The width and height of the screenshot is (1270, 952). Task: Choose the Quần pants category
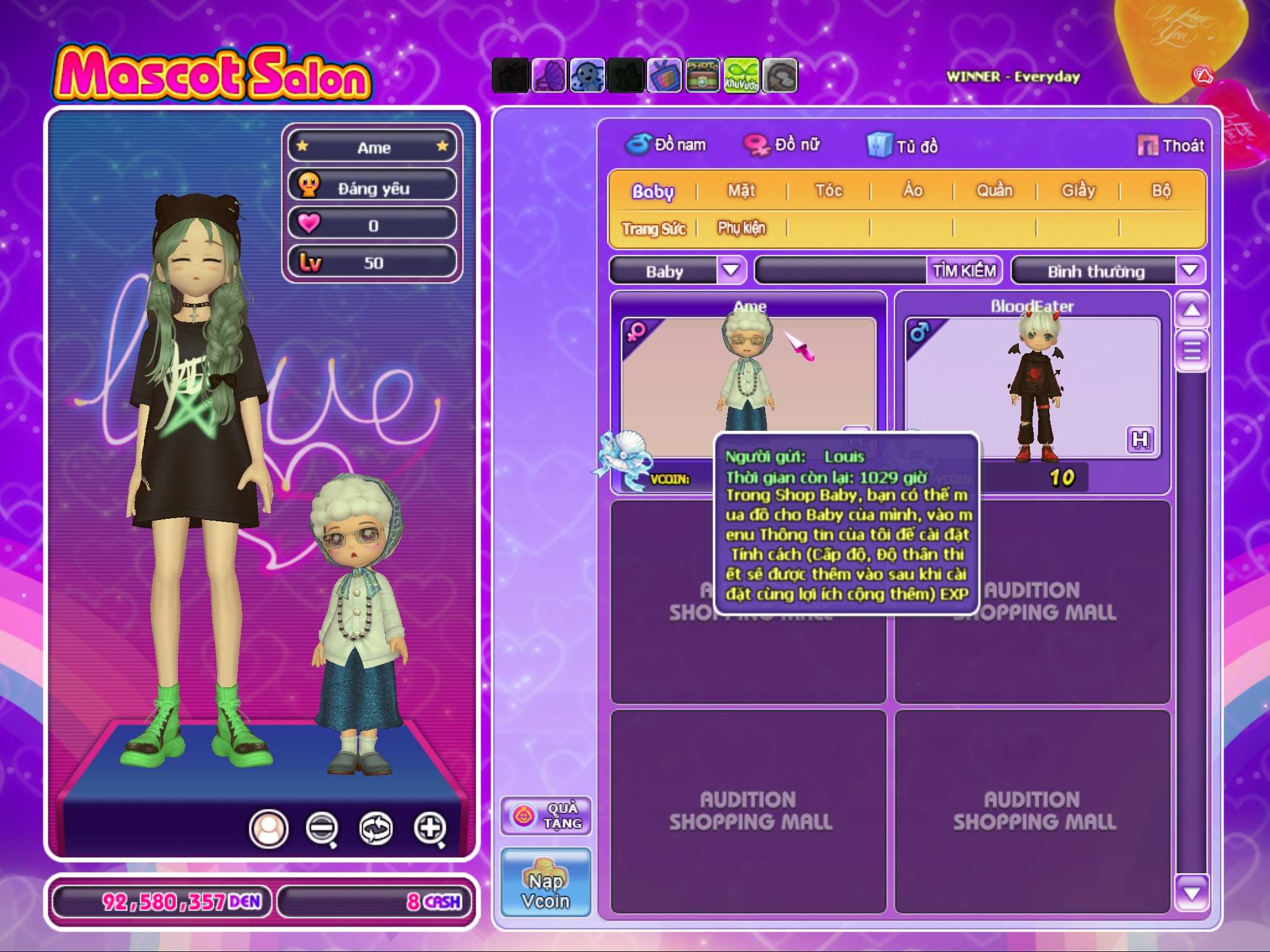[x=994, y=191]
